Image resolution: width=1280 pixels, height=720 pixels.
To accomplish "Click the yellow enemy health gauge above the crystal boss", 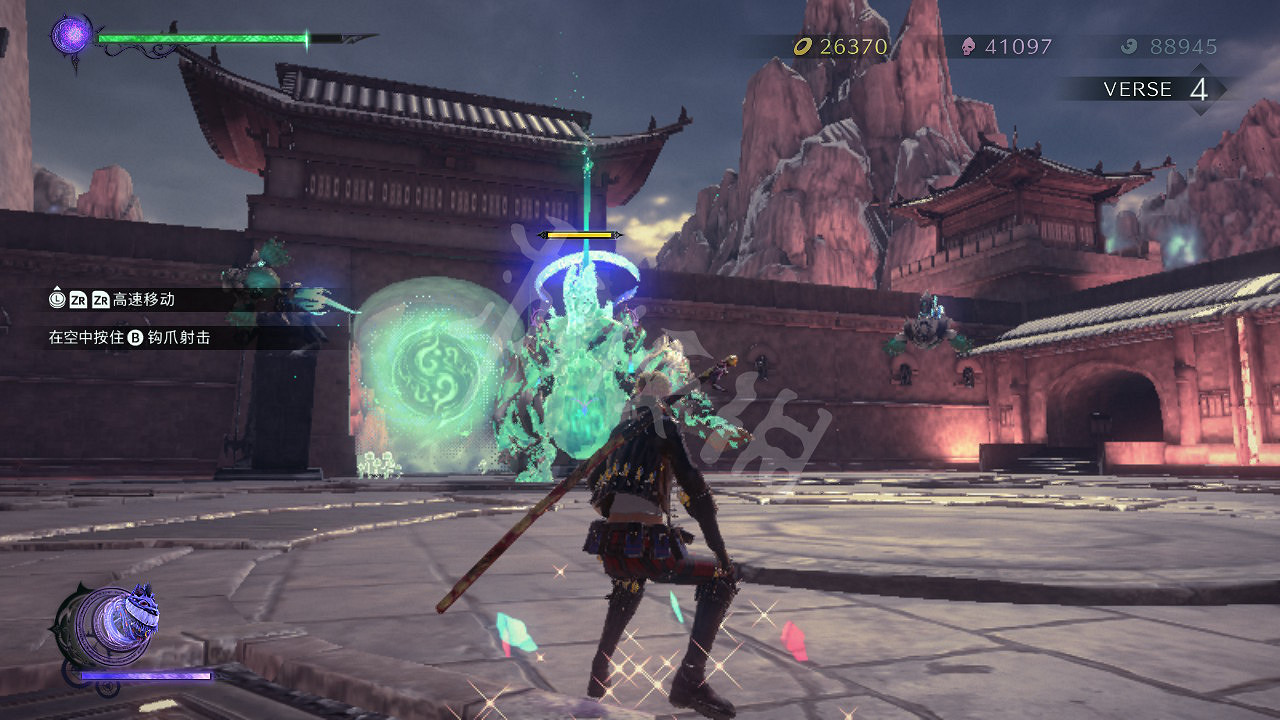I will coord(580,233).
